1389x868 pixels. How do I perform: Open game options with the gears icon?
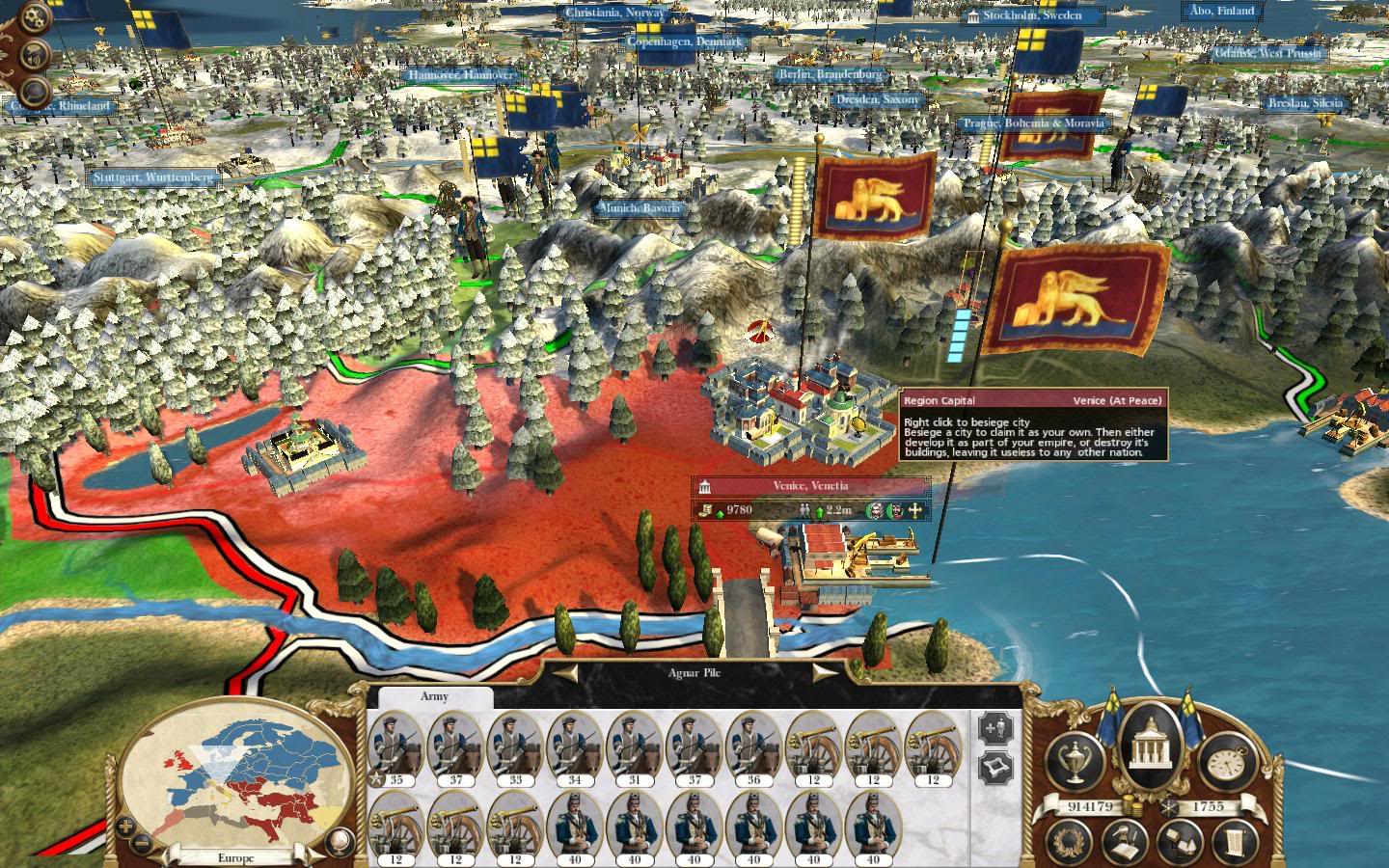click(x=34, y=16)
